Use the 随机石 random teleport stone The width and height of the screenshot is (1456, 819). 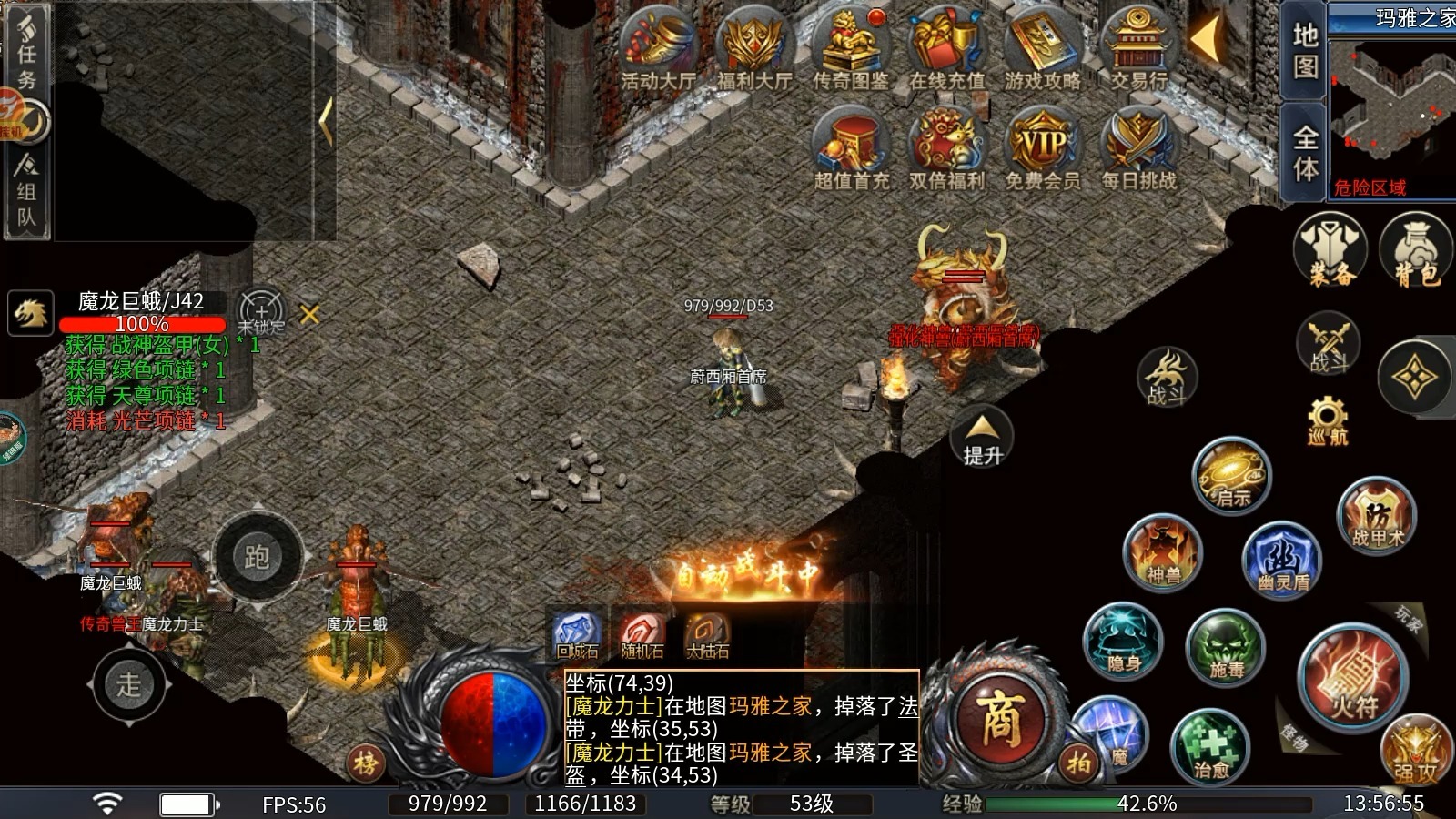point(642,633)
